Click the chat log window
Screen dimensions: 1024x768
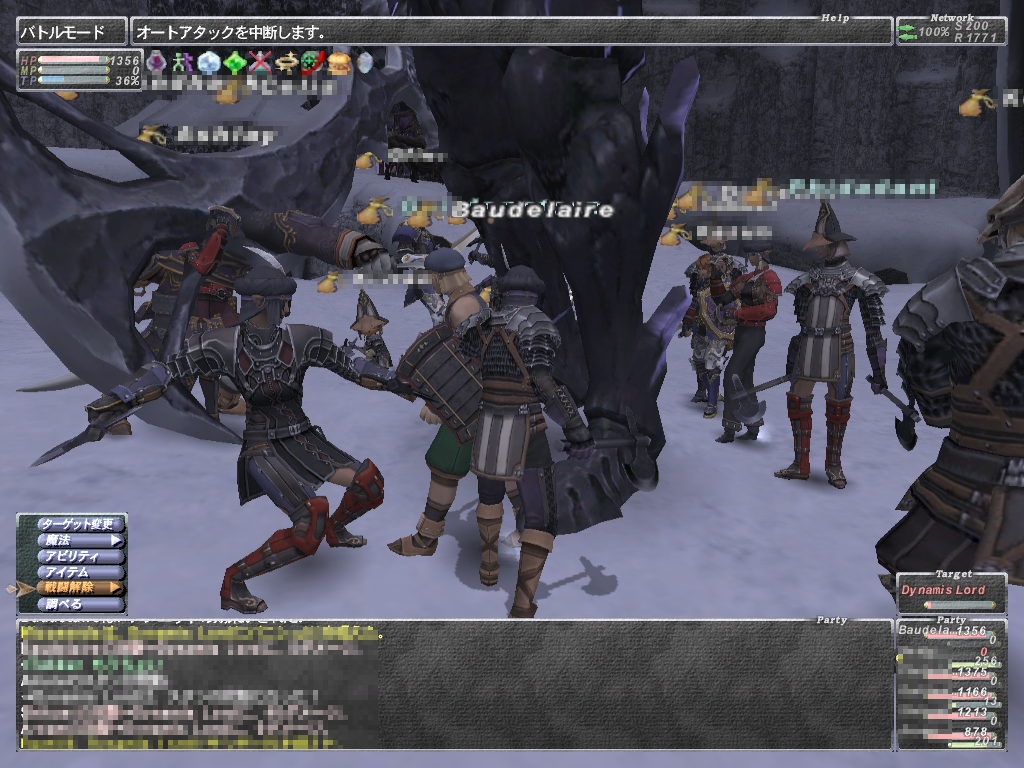pyautogui.click(x=455, y=686)
